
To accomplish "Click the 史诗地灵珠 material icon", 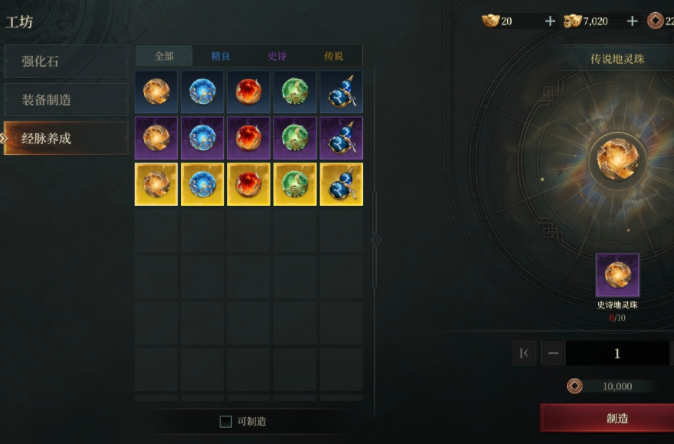I will (617, 275).
